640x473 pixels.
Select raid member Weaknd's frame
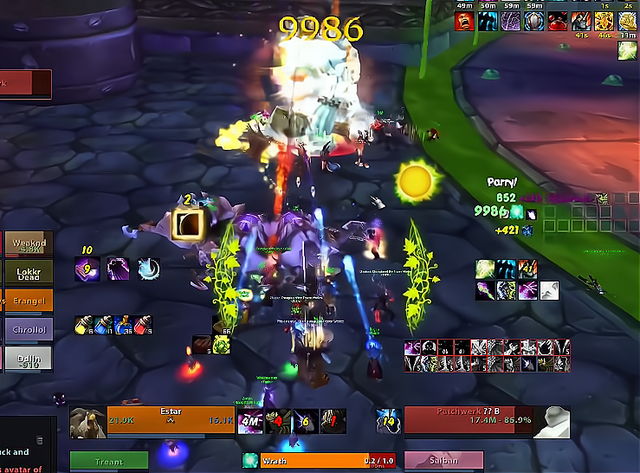pyautogui.click(x=27, y=244)
